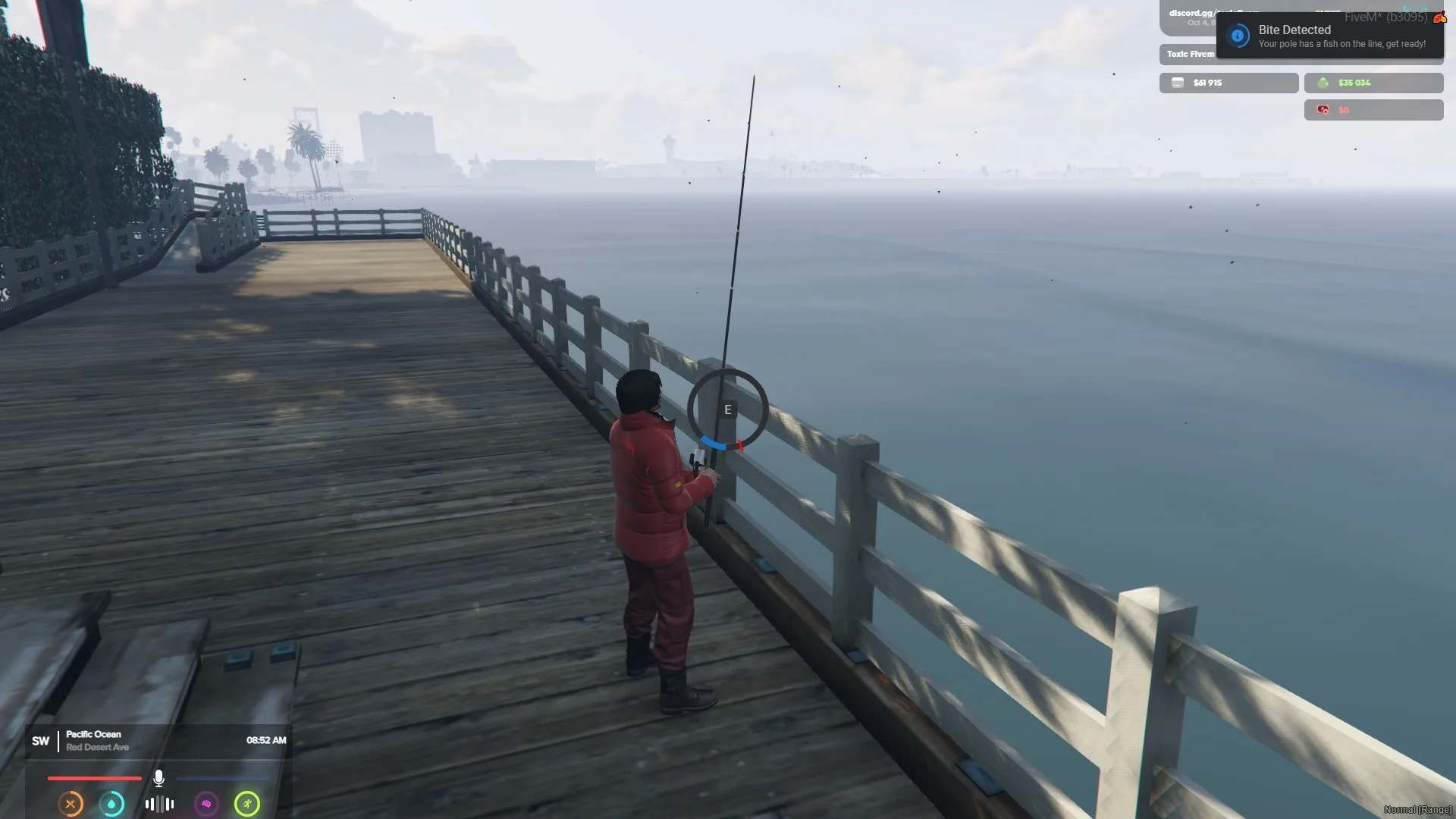Click the orange hunger status icon
This screenshot has height=819, width=1456.
pyautogui.click(x=71, y=804)
